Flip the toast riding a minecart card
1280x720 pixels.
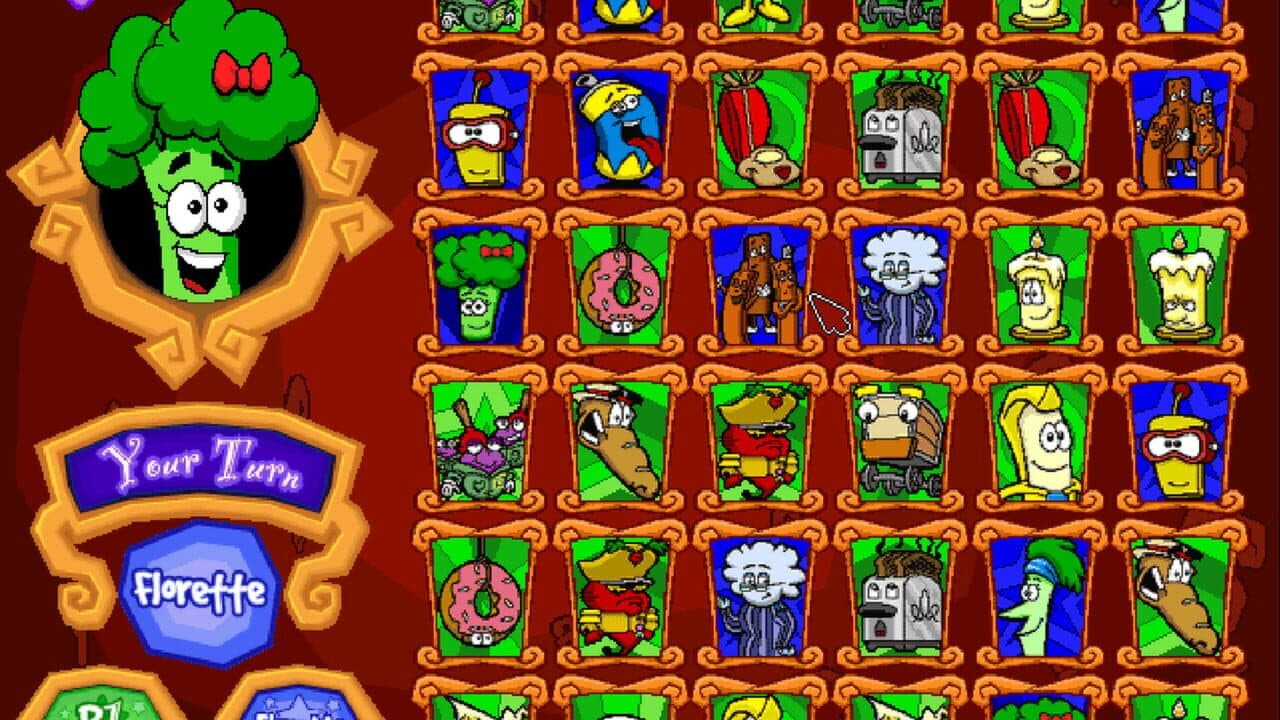point(905,440)
